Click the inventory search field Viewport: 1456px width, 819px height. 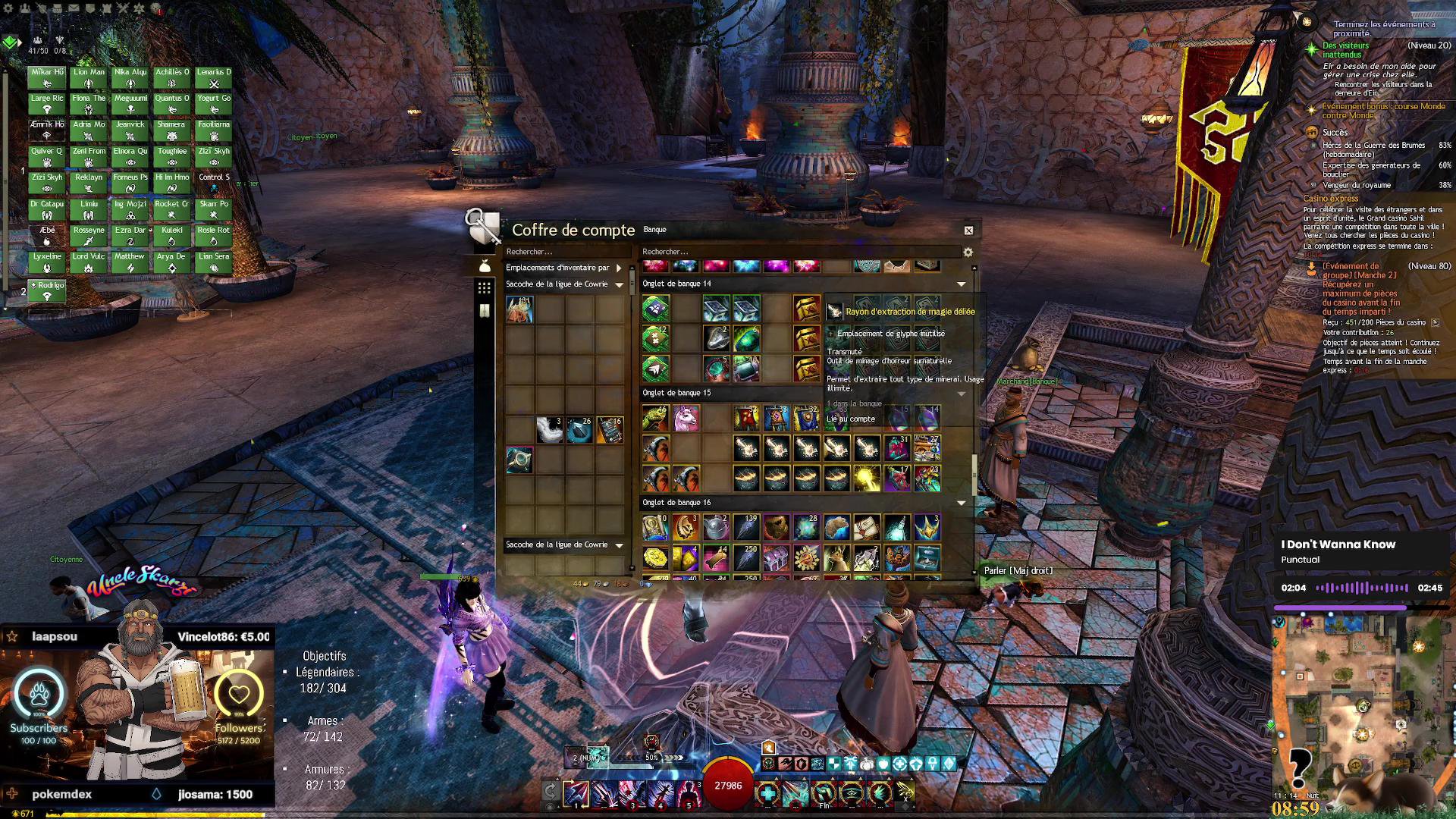coord(565,252)
